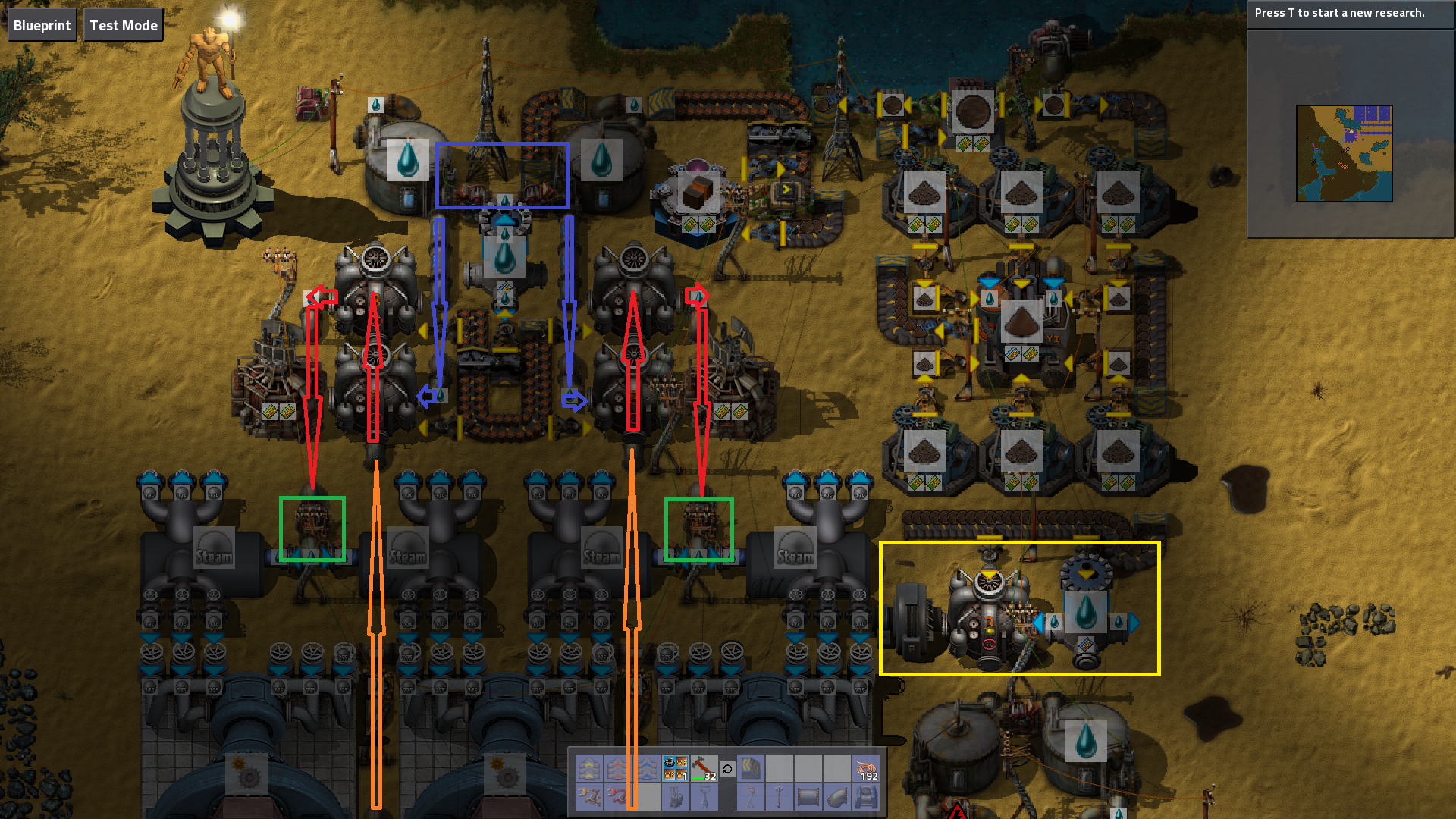1456x819 pixels.
Task: Toggle Test Mode
Action: coord(124,25)
